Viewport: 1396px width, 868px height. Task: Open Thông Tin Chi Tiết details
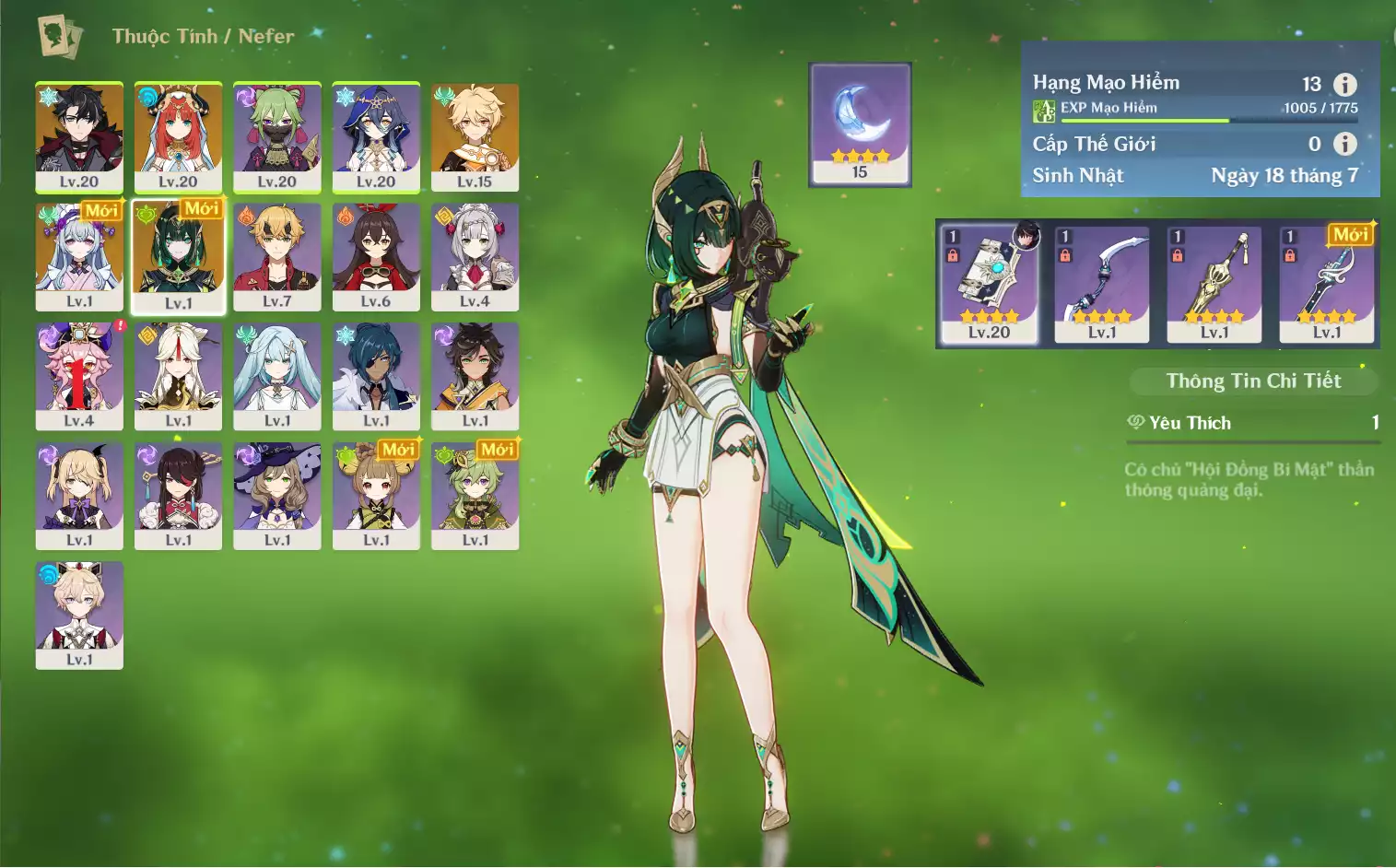[1253, 381]
